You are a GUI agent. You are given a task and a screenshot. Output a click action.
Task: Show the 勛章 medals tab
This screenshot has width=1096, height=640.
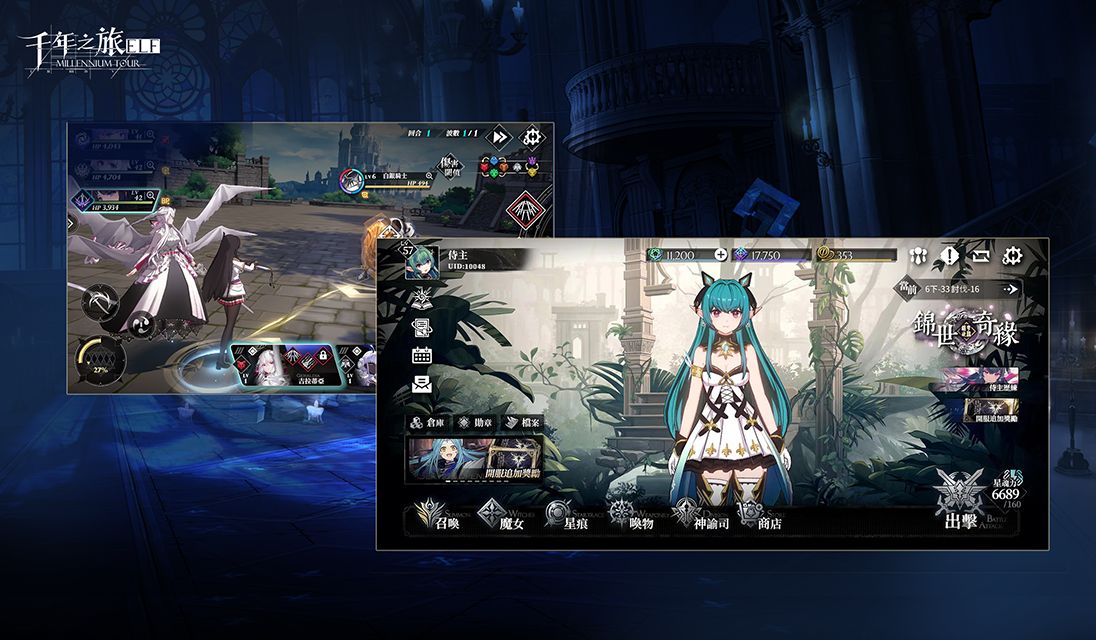[476, 423]
